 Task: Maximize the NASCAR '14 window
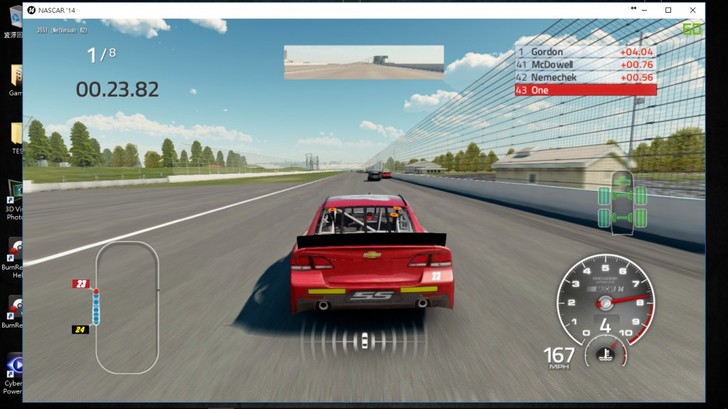point(668,9)
